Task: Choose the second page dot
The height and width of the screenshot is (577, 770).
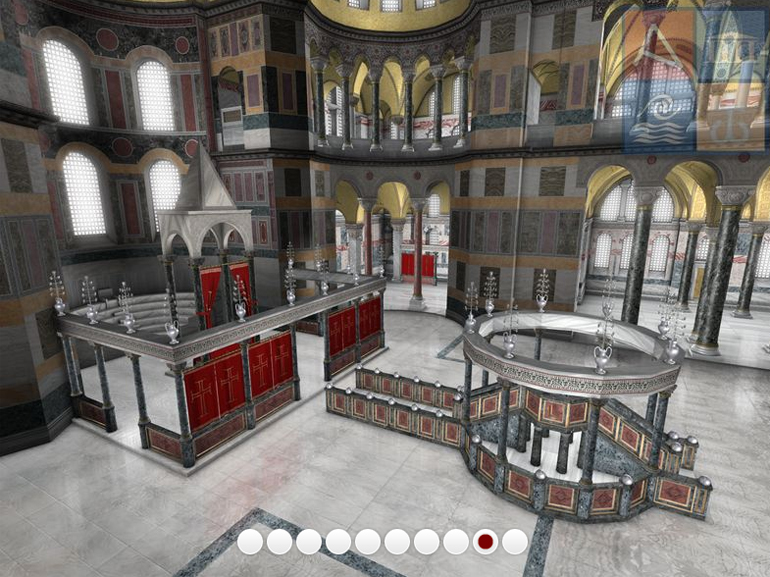Action: tap(279, 542)
